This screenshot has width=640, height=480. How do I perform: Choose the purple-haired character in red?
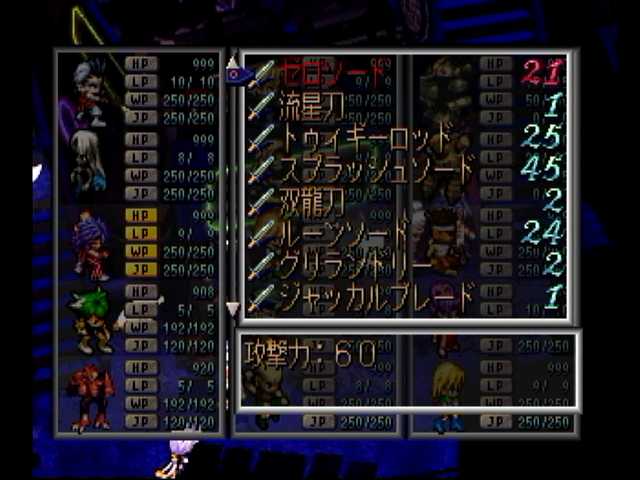pos(90,245)
